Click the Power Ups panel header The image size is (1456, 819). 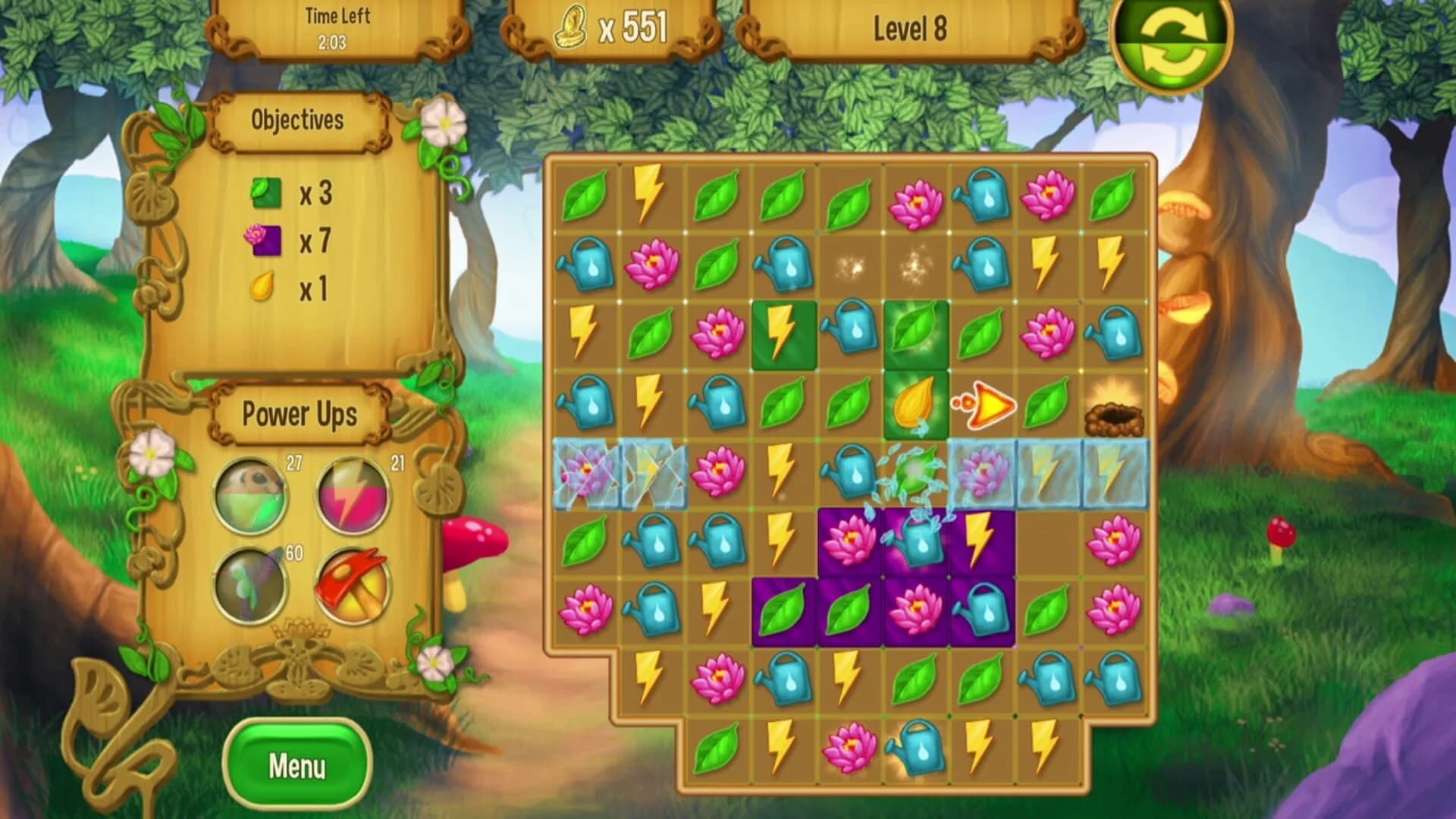pos(300,413)
